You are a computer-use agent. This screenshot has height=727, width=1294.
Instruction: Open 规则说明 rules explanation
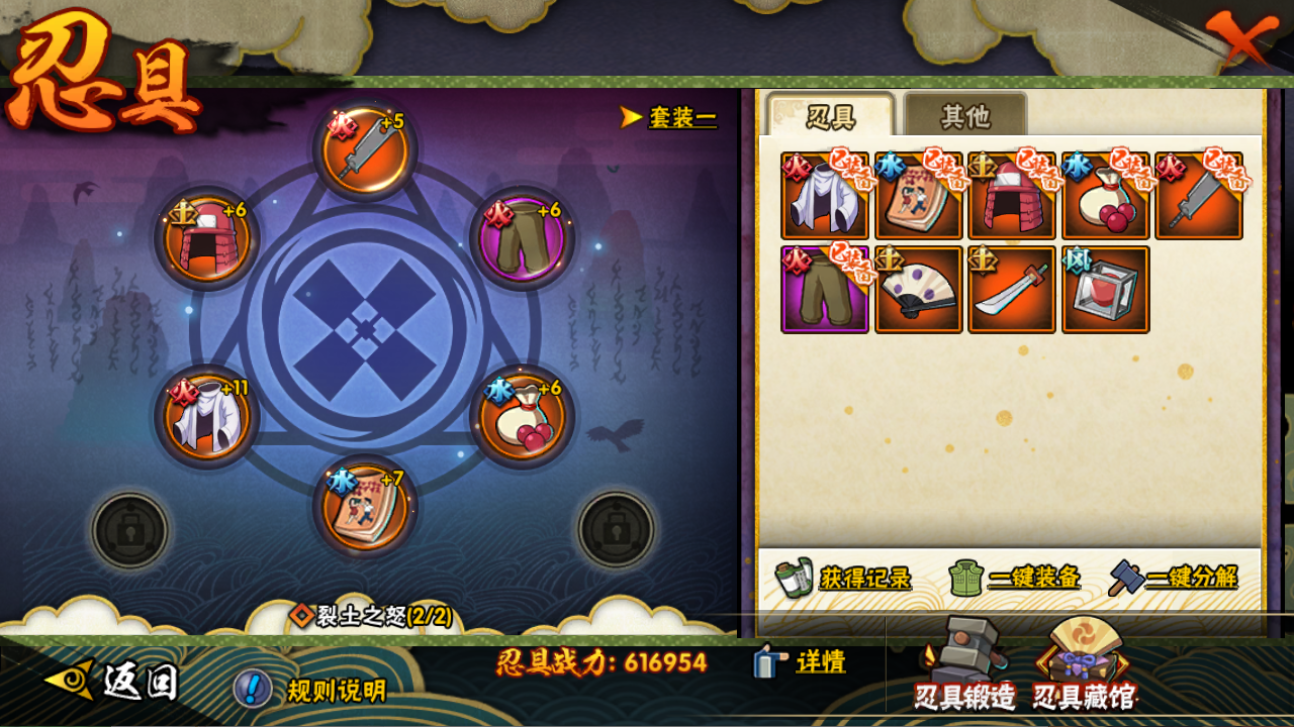(x=310, y=689)
